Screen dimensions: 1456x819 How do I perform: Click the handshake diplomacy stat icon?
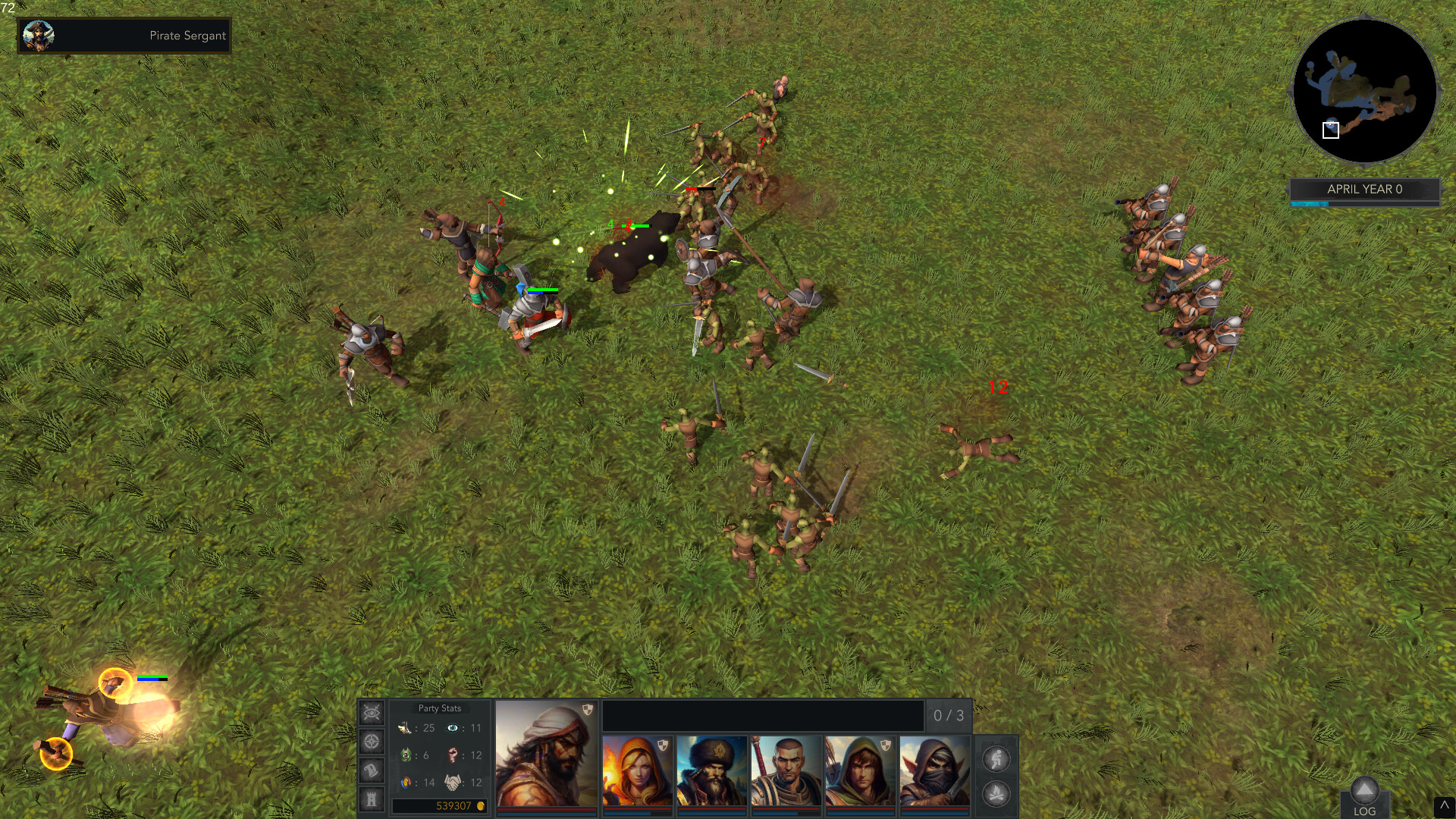pyautogui.click(x=451, y=783)
